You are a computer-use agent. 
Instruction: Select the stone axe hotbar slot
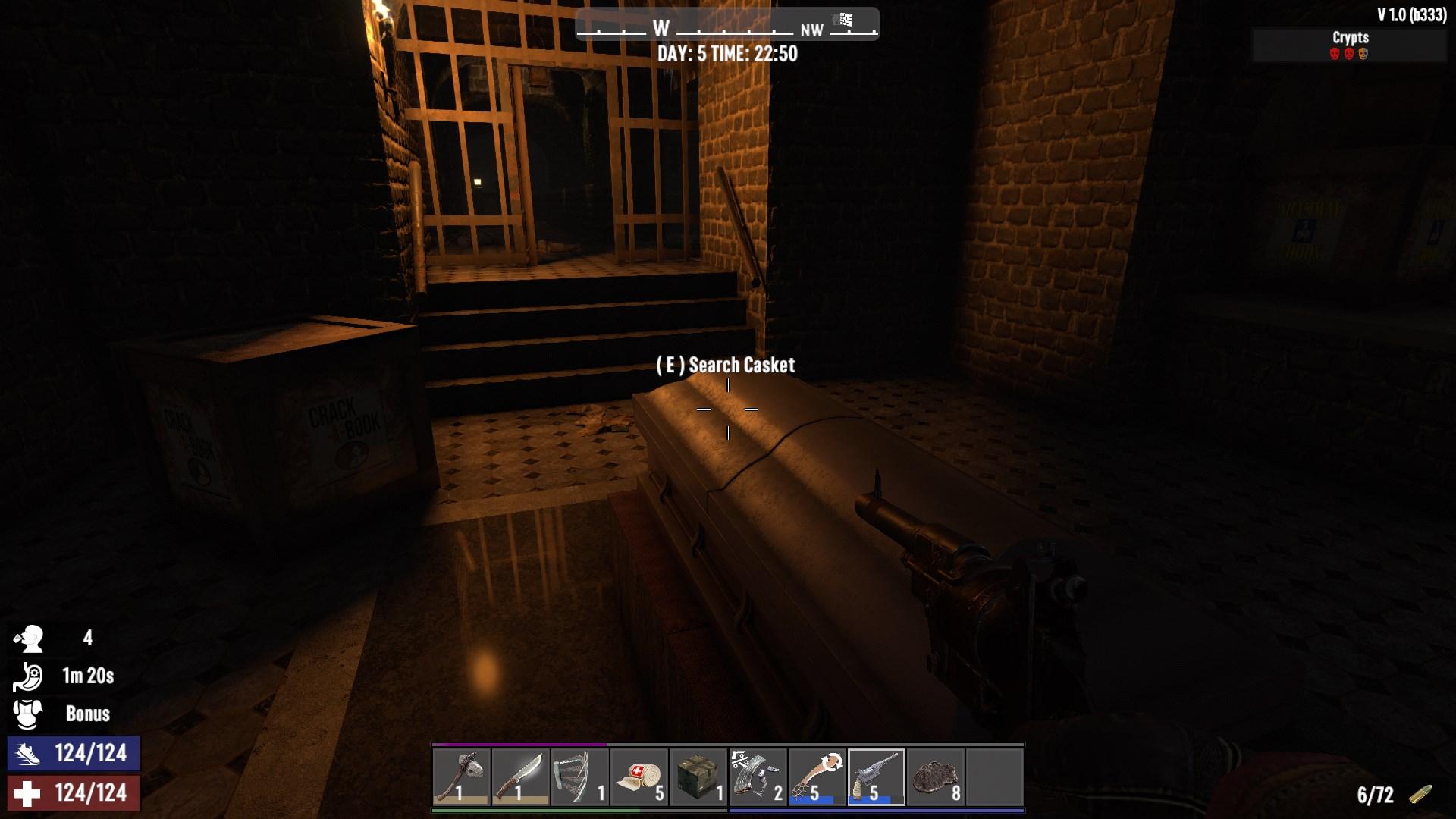tap(462, 777)
